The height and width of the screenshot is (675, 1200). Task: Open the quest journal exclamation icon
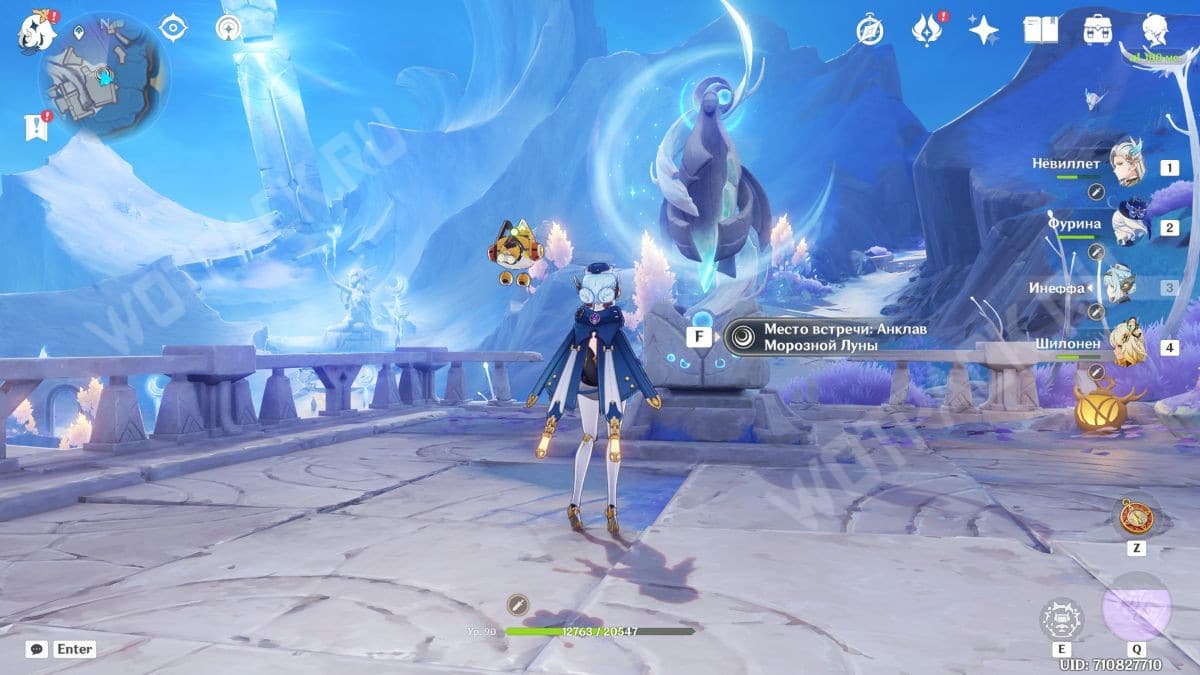tap(35, 126)
